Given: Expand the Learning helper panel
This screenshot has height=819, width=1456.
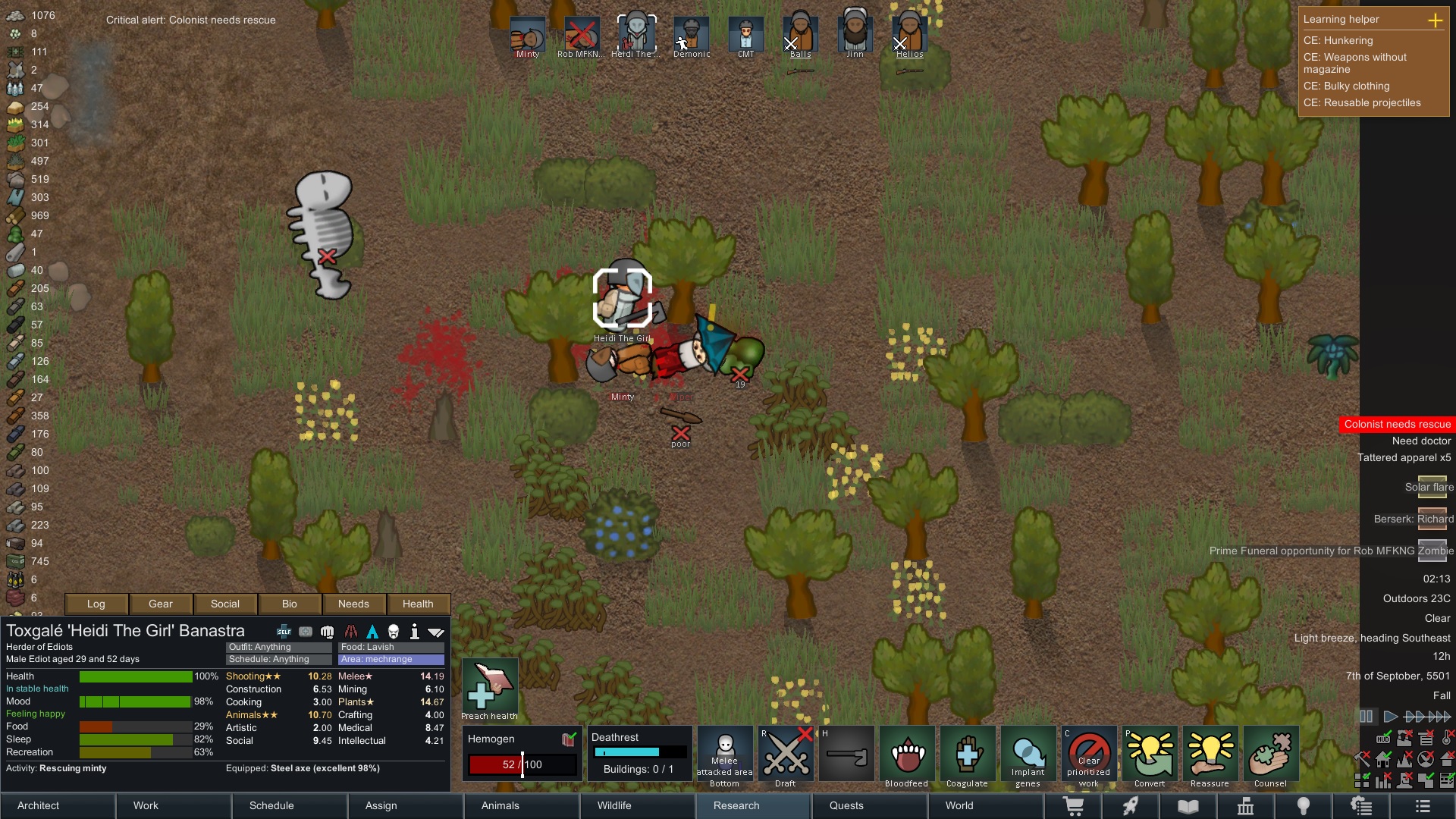Looking at the screenshot, I should coord(1436,21).
